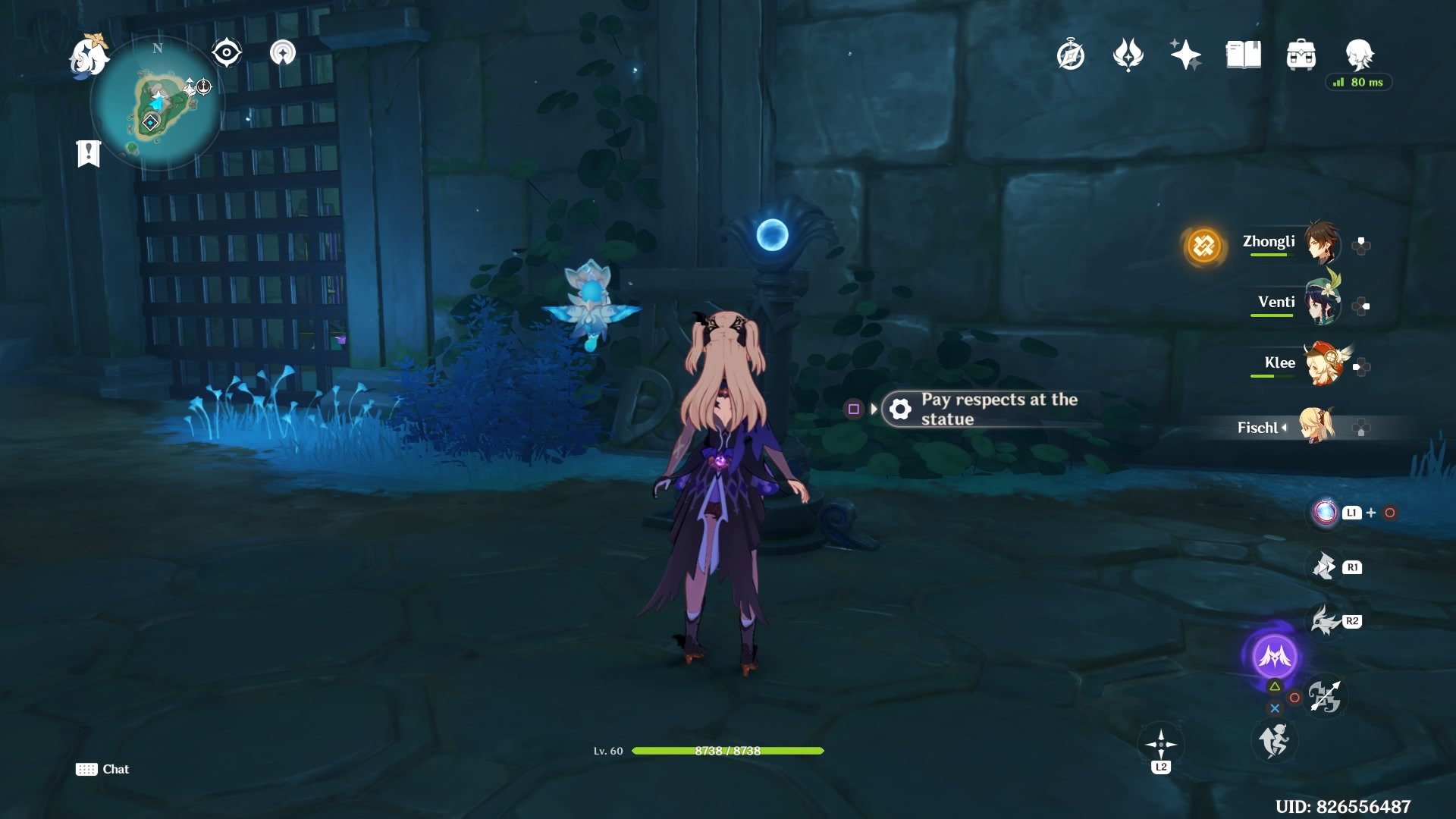Tap the sprint dash icon
The height and width of the screenshot is (819, 1456).
point(1274,741)
